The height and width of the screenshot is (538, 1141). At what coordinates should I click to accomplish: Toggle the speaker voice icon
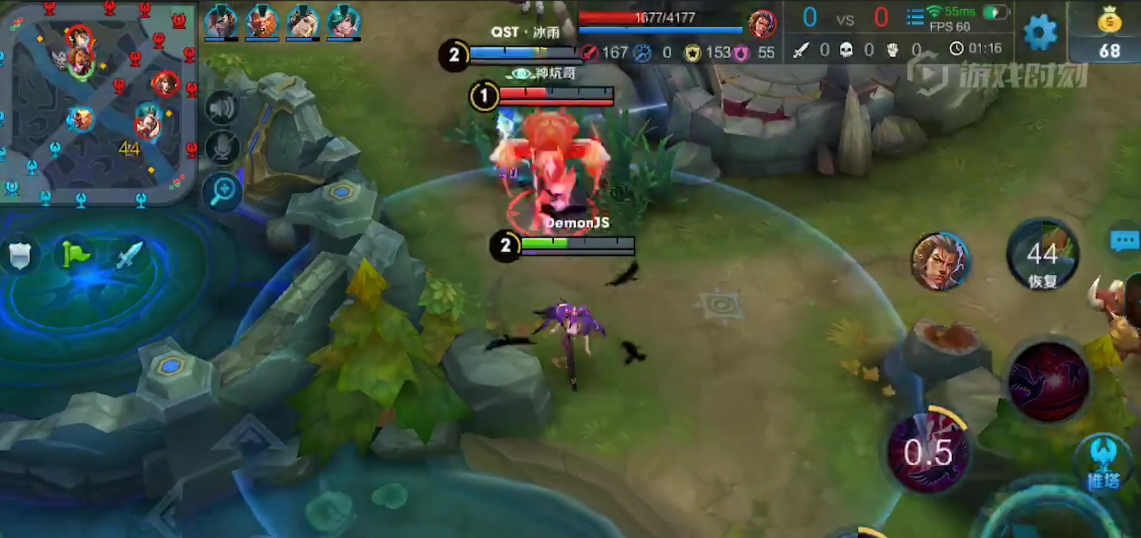coord(221,108)
